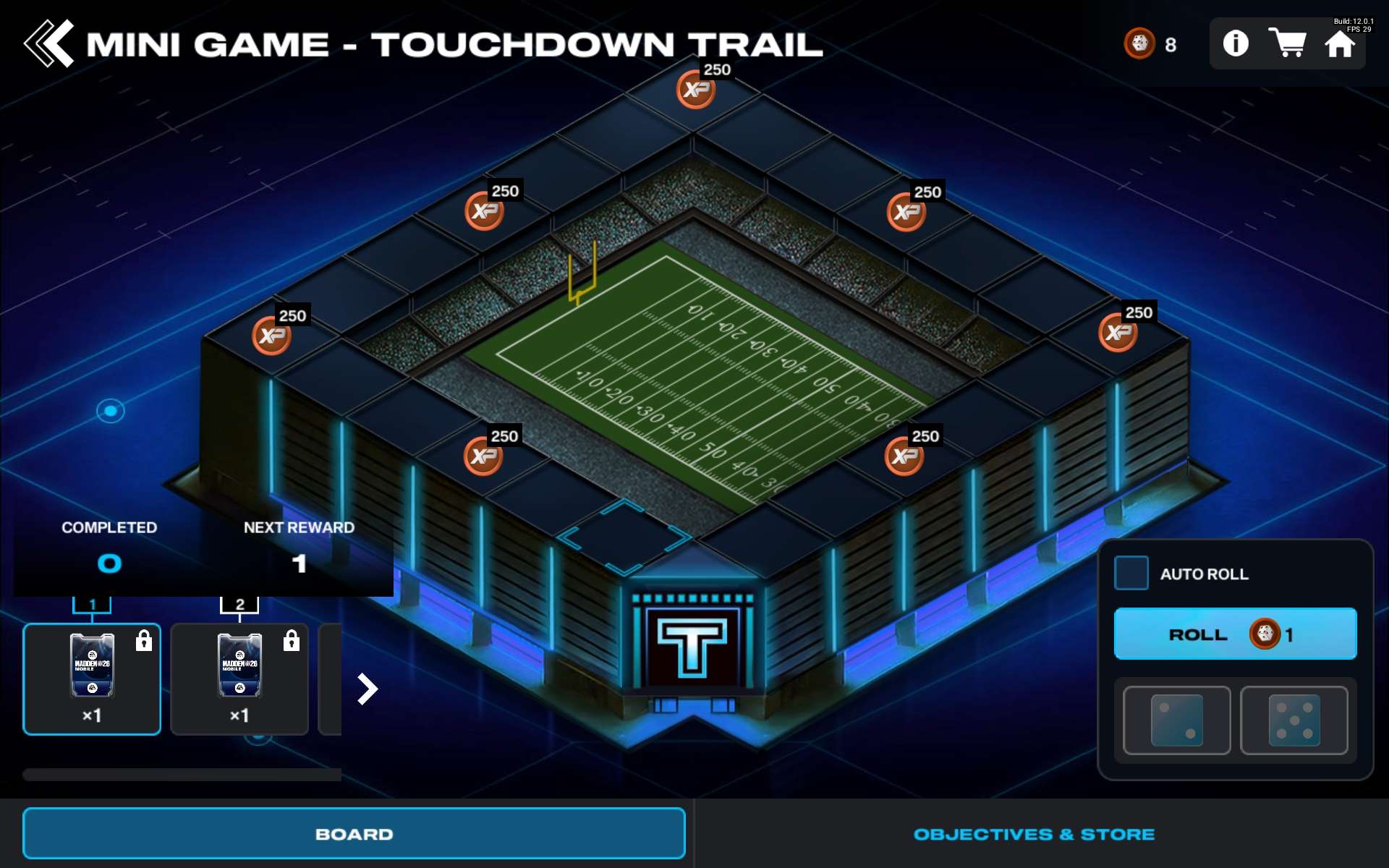Image resolution: width=1389 pixels, height=868 pixels.
Task: Open the Objectives & Store tab
Action: [x=1034, y=834]
